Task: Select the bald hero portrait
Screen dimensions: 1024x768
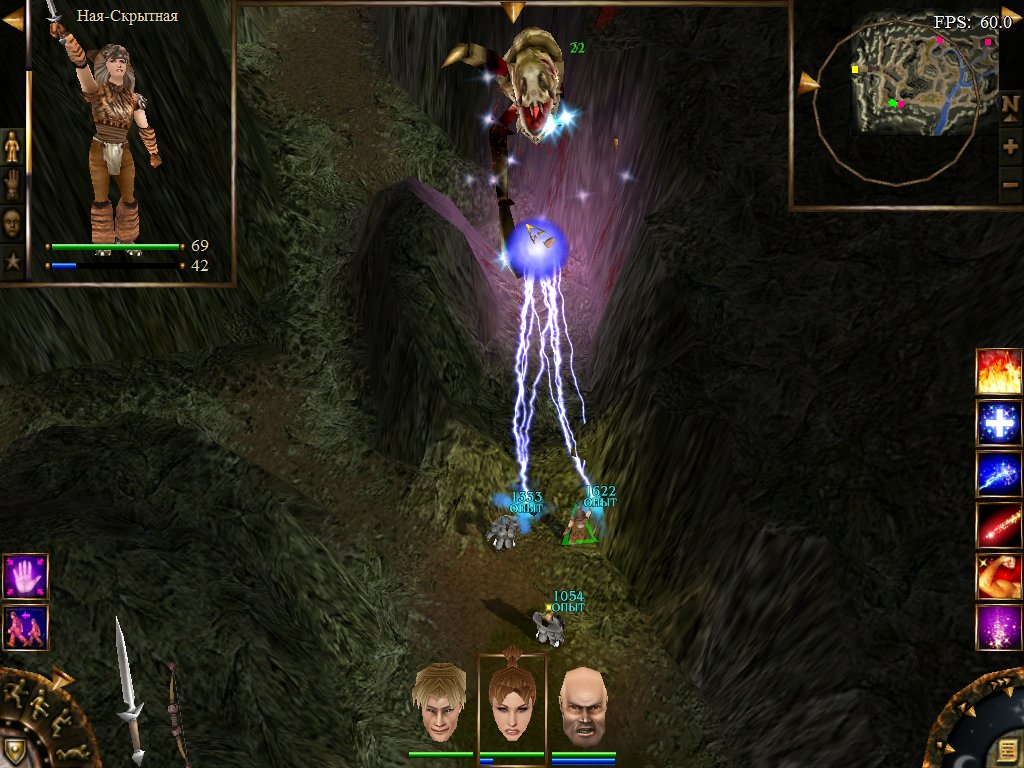Action: point(583,703)
